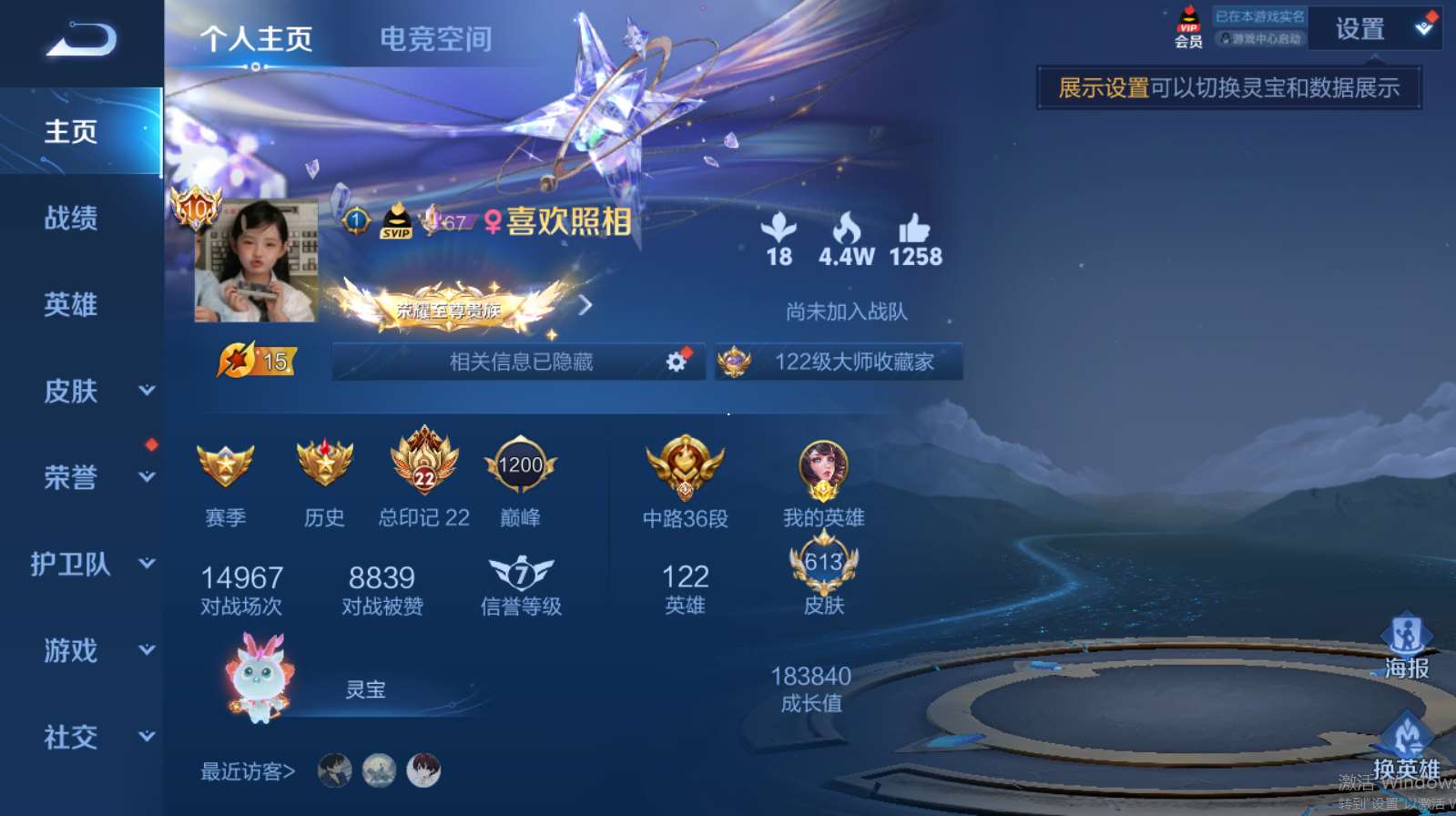Open the 英雄 sidebar section
This screenshot has width=1456, height=816.
click(71, 305)
